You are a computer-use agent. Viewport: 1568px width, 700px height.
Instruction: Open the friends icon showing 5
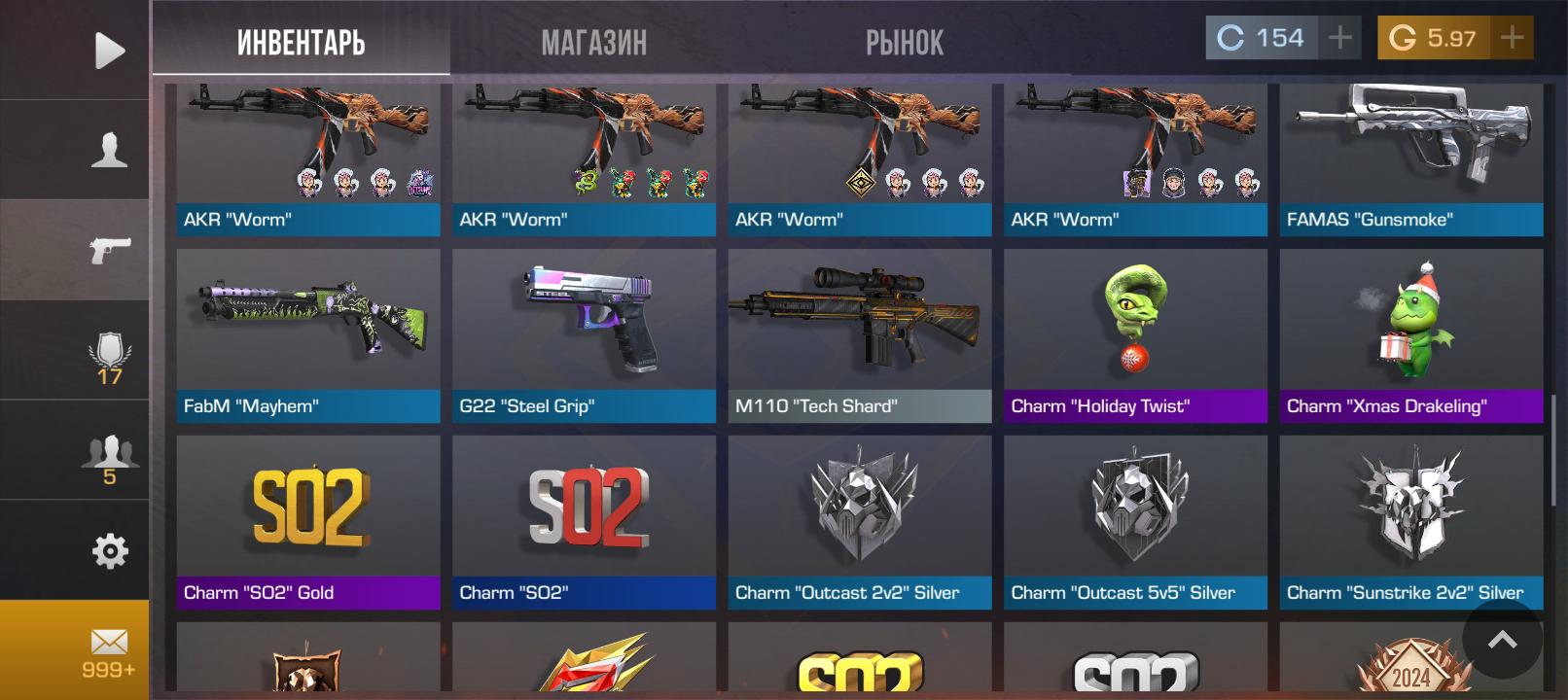point(109,457)
